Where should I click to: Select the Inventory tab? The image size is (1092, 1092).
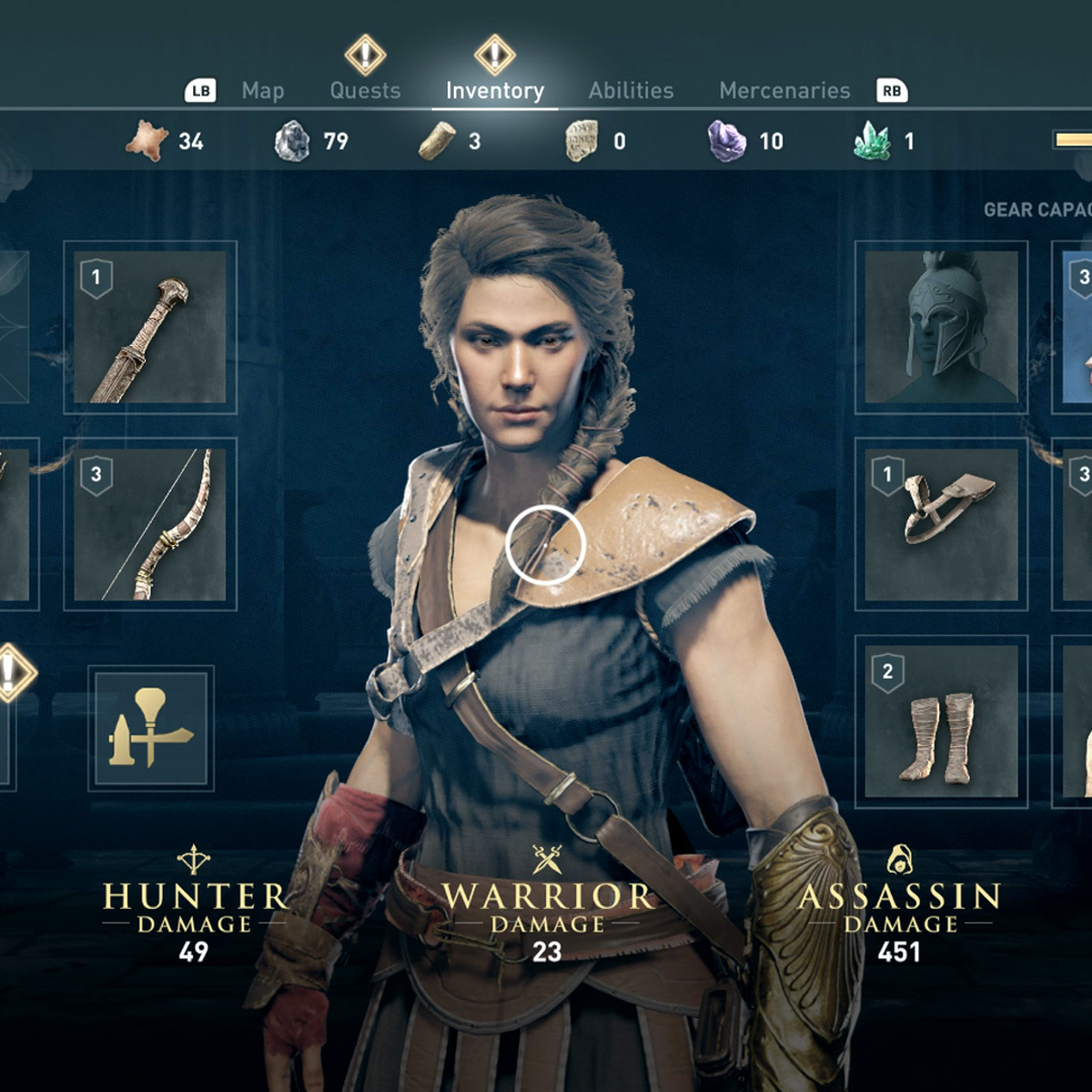(495, 91)
